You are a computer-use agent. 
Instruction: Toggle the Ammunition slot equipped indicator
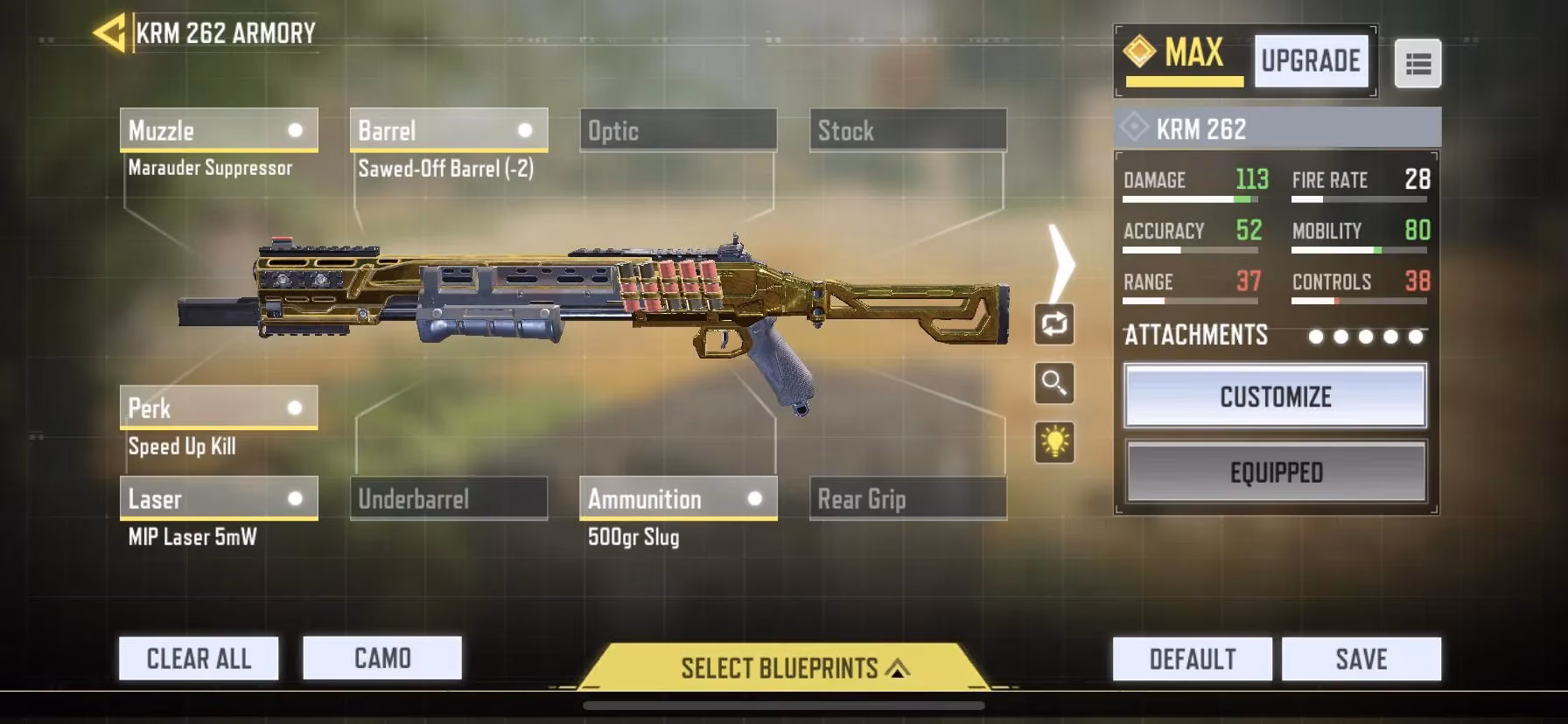(x=754, y=498)
